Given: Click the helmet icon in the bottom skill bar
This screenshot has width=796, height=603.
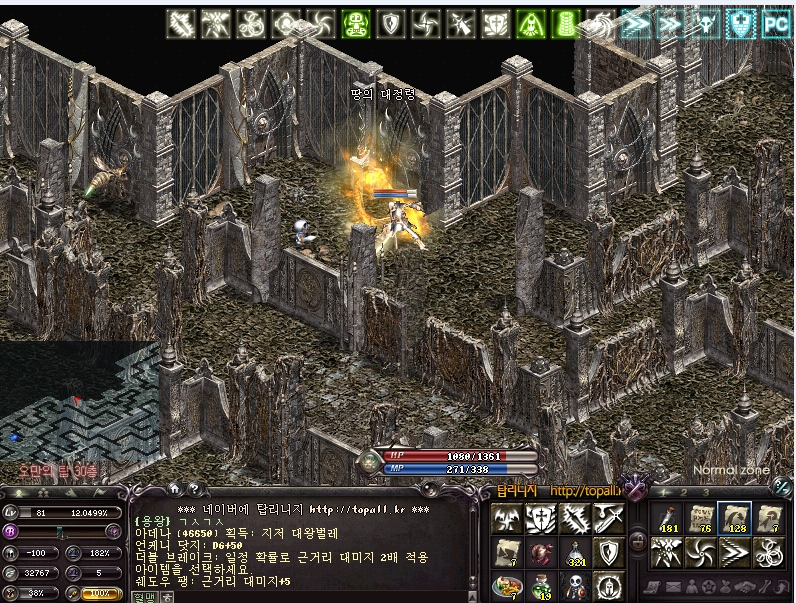Looking at the screenshot, I should click(x=609, y=586).
